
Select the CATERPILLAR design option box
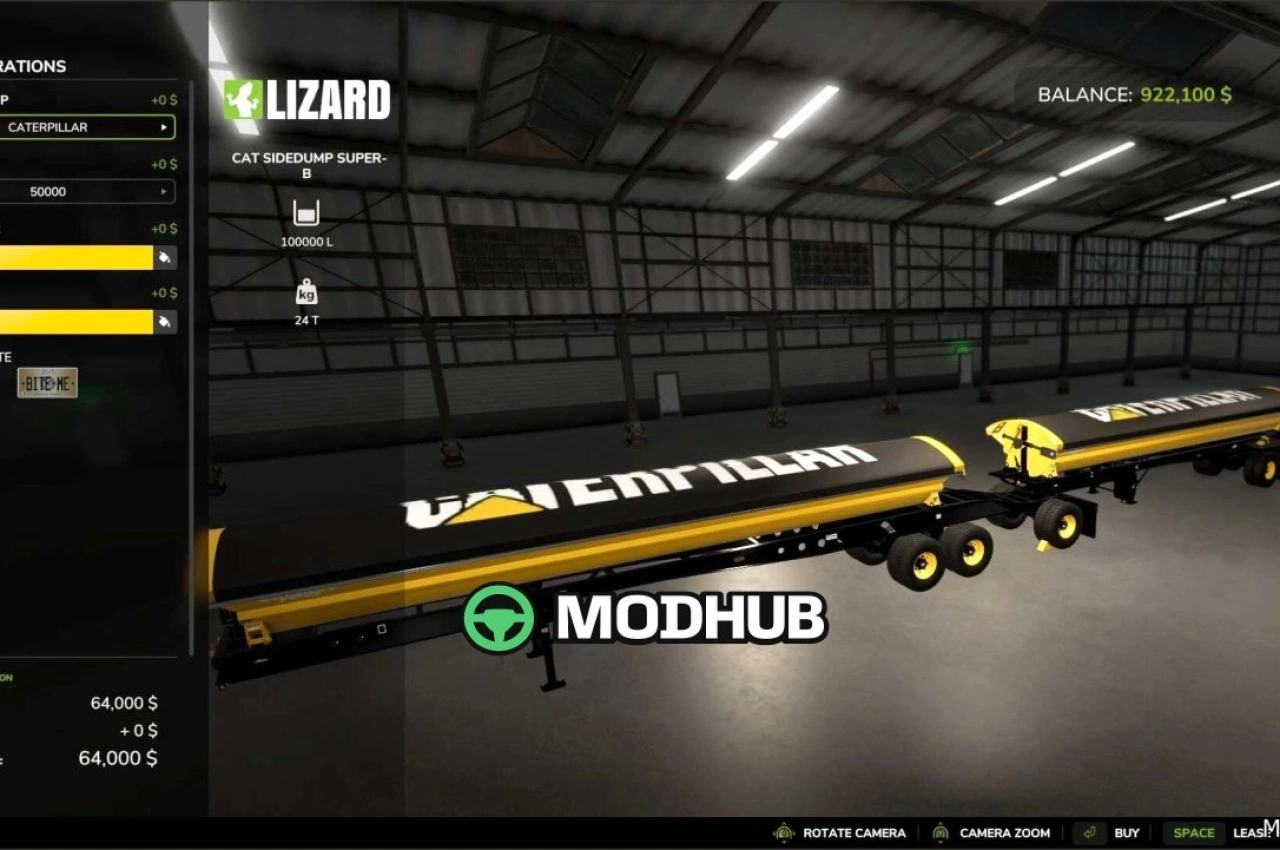pos(80,127)
